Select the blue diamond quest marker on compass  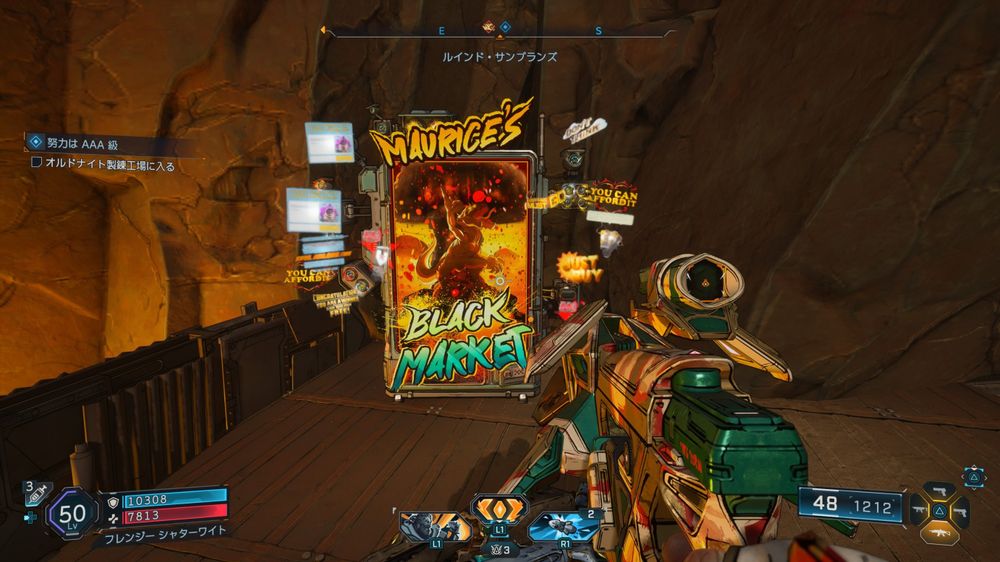[506, 27]
